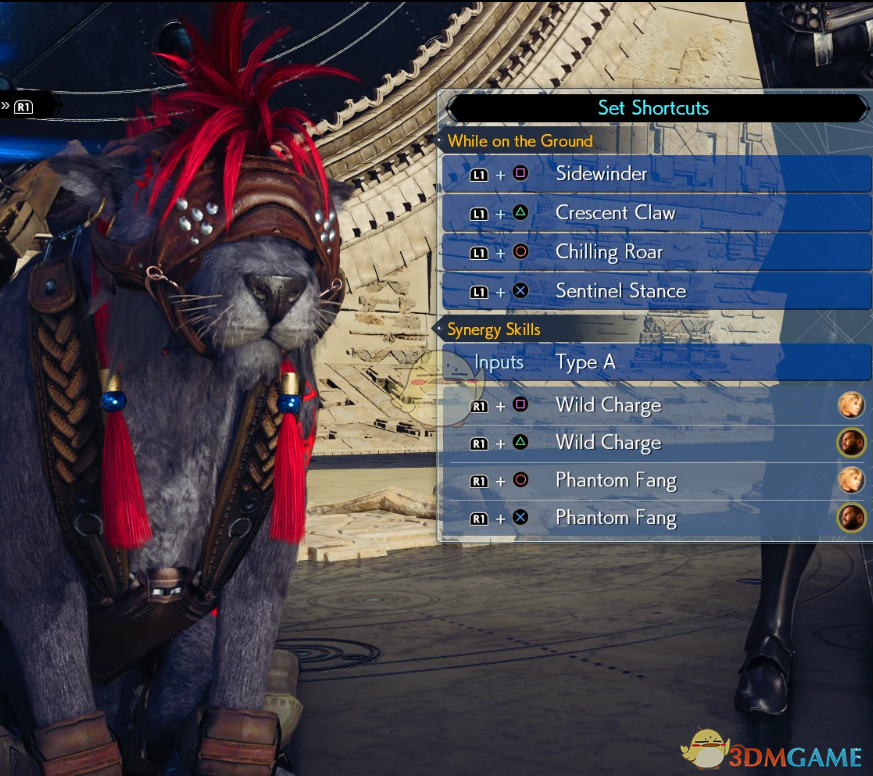Select Wild Charge assigned to R1 + Square
873x776 pixels.
point(656,405)
